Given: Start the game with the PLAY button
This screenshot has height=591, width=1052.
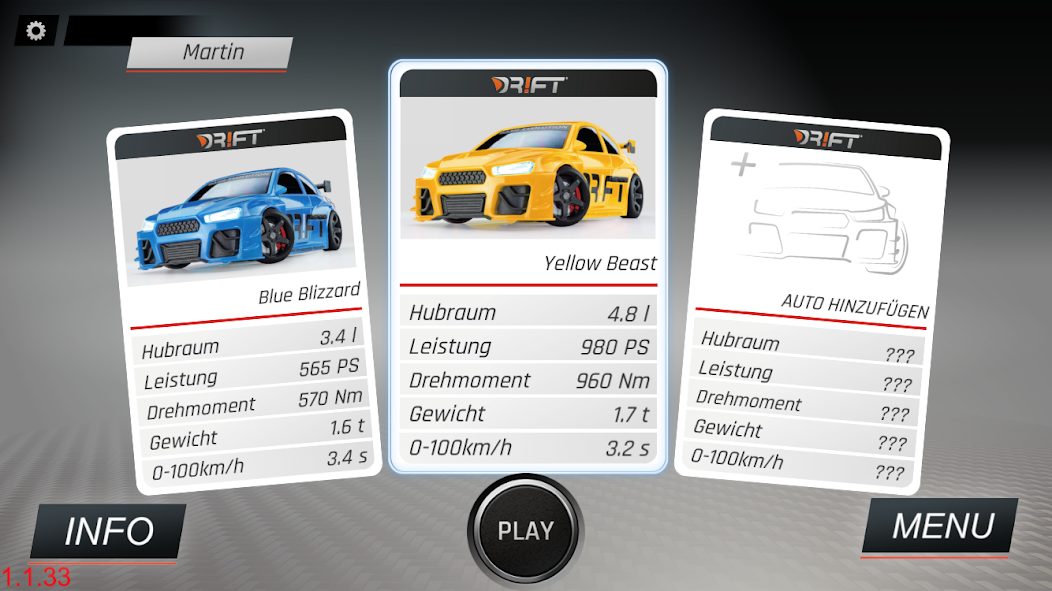Looking at the screenshot, I should pos(525,531).
